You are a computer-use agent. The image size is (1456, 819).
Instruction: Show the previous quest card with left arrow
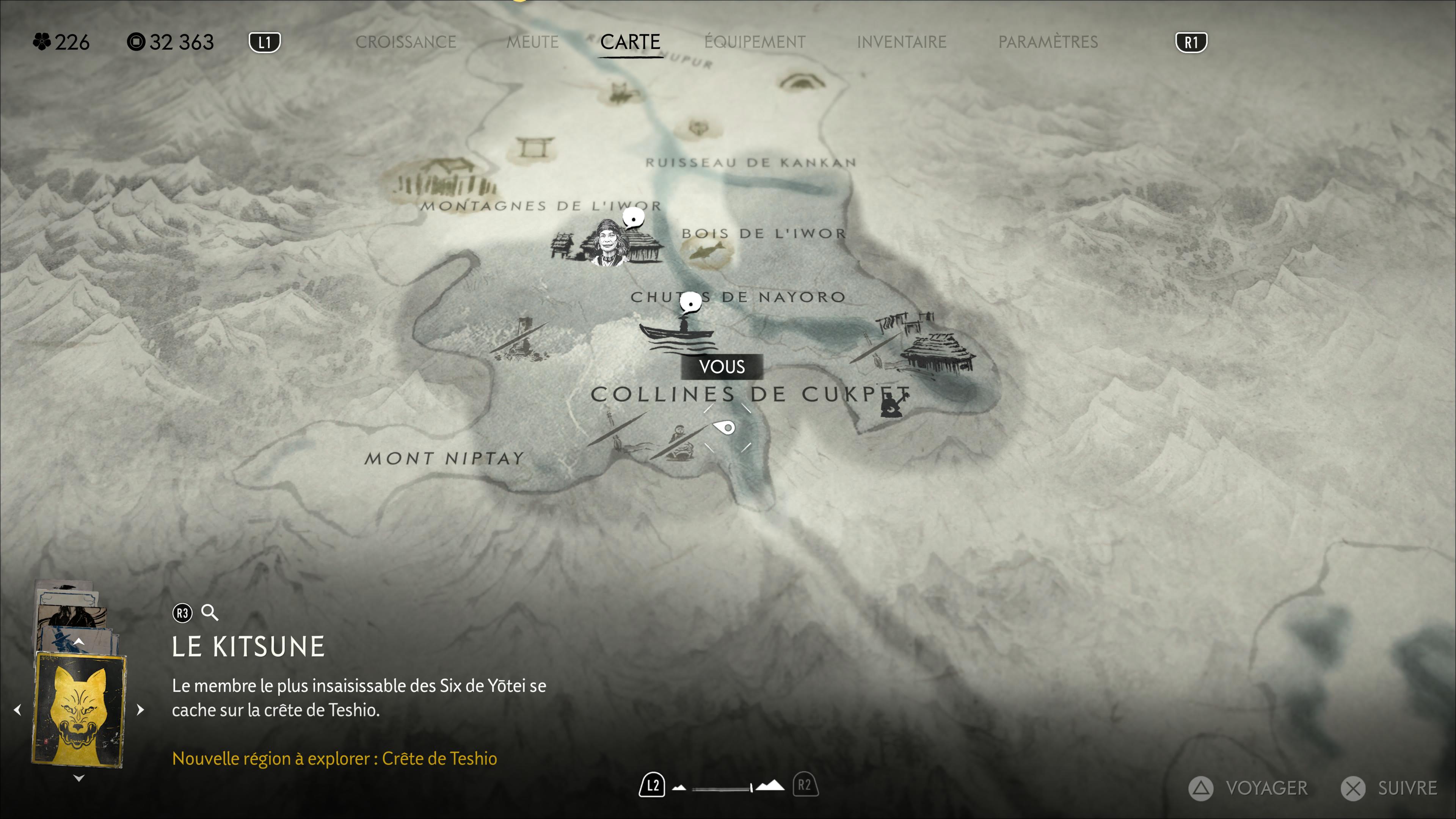coord(17,709)
